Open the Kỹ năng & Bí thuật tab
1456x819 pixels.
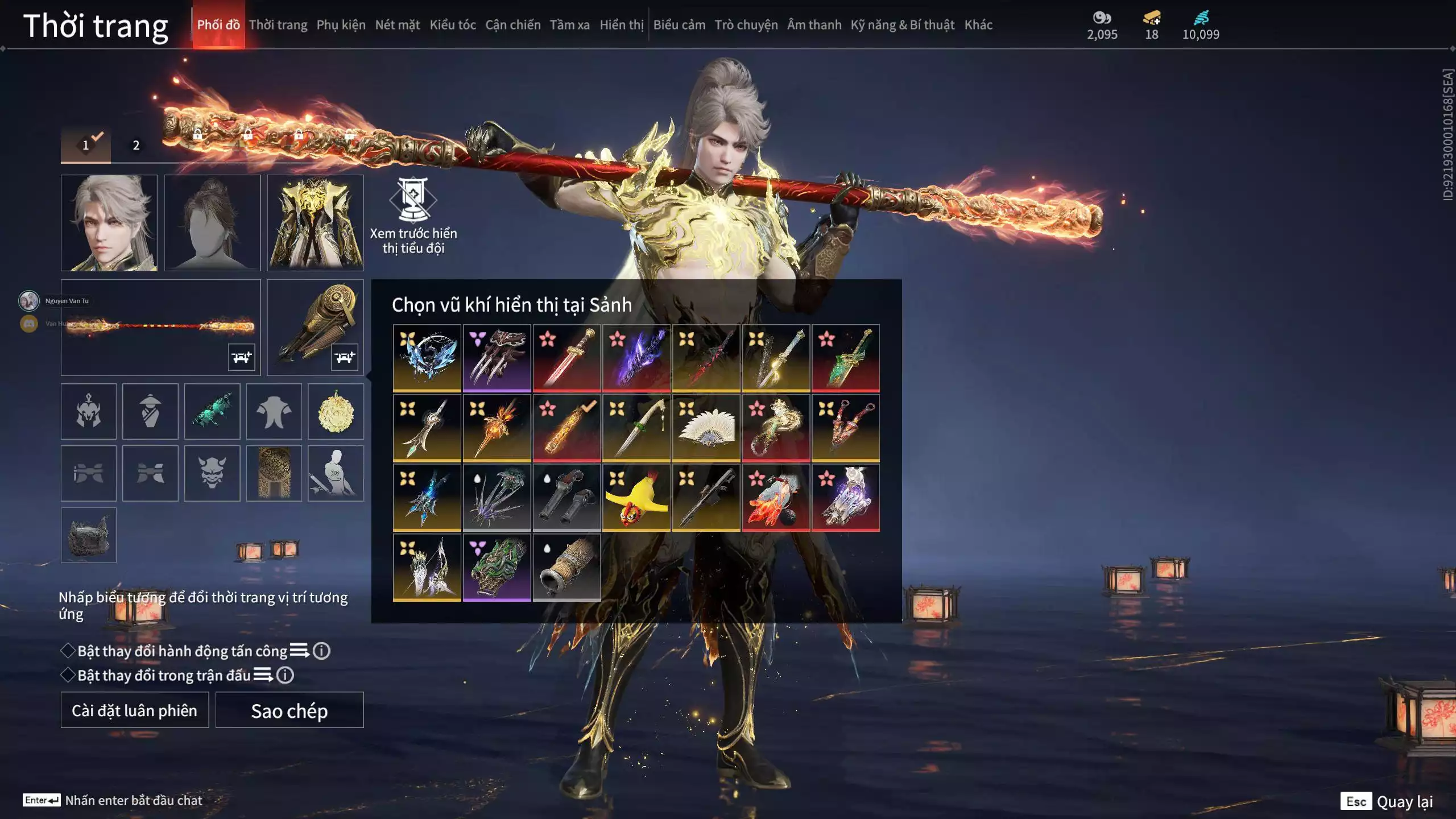pos(902,25)
